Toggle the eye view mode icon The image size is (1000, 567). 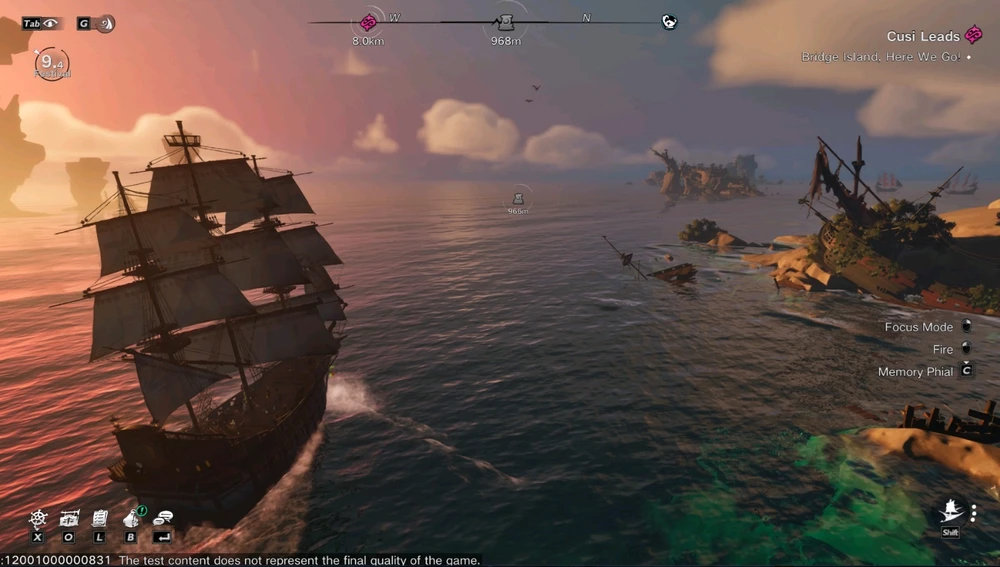pos(50,23)
